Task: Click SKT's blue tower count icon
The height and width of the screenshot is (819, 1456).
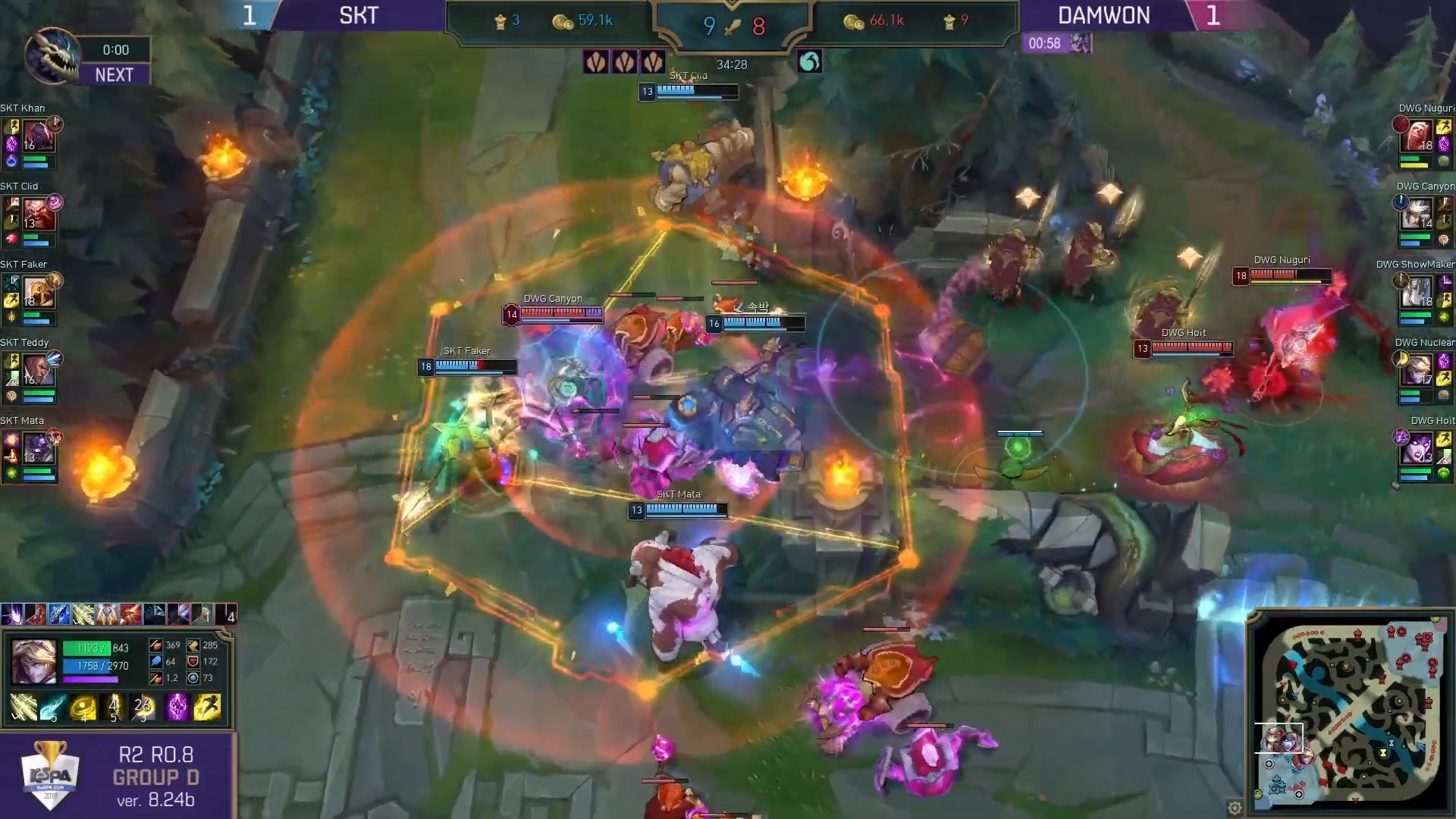Action: 500,21
